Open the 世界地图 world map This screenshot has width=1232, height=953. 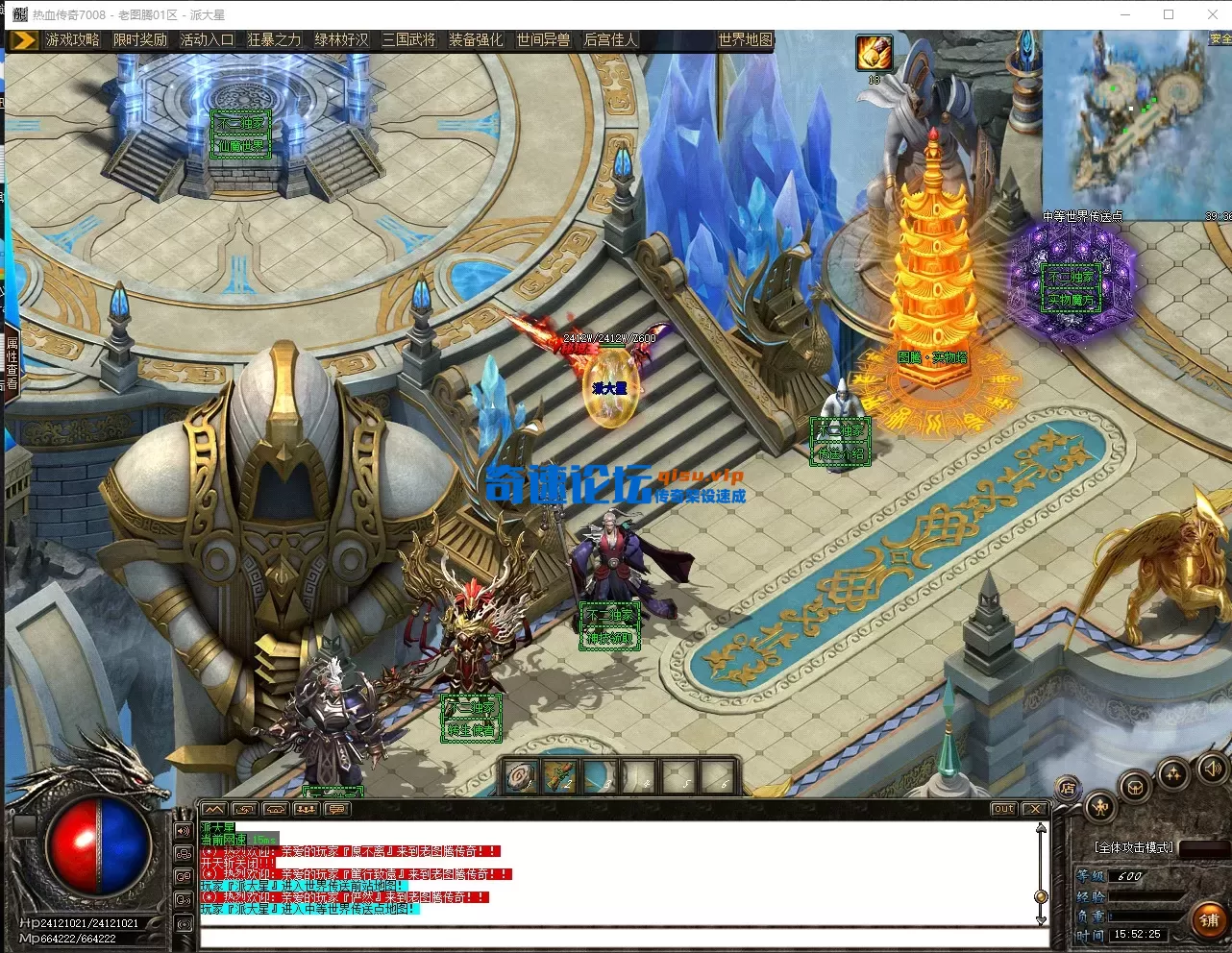point(746,39)
